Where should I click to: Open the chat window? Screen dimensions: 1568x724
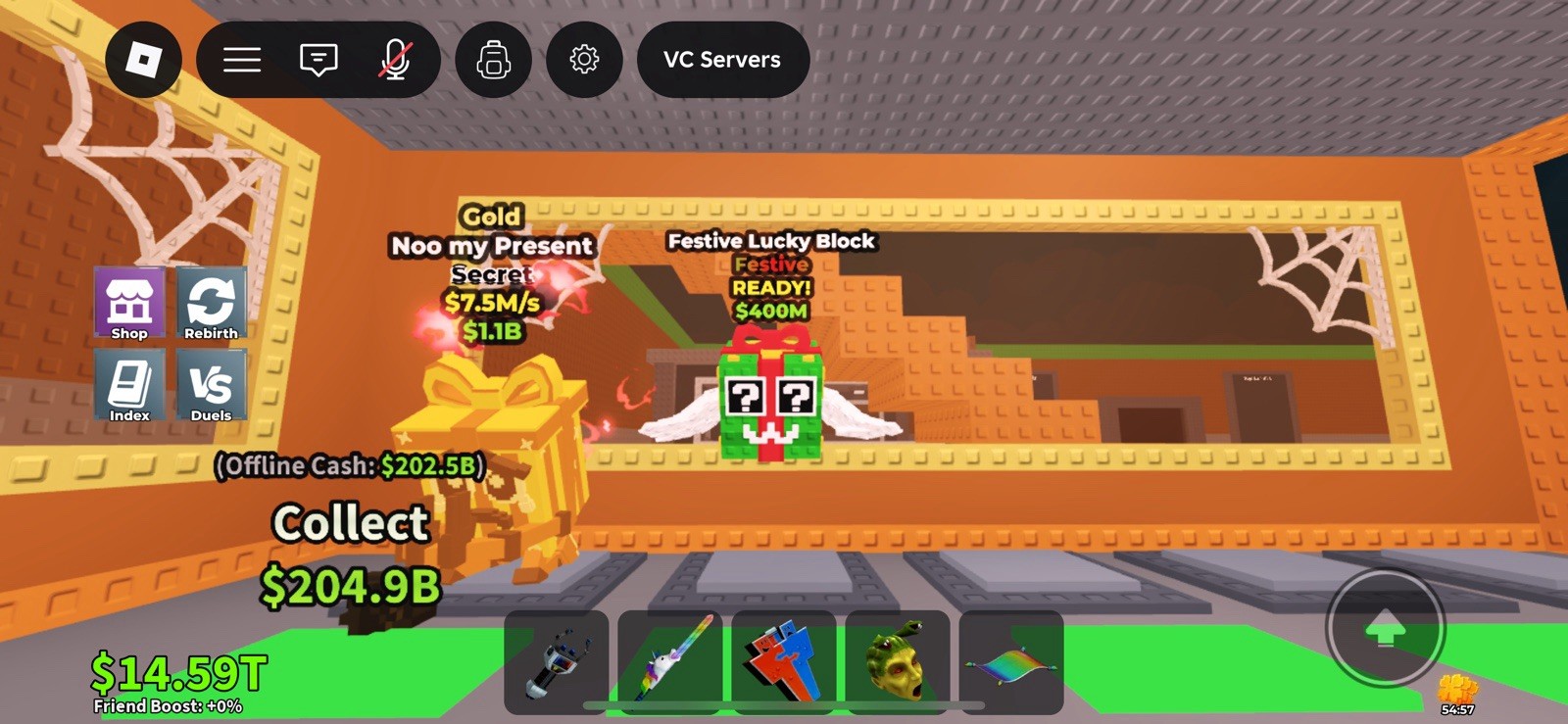317,60
